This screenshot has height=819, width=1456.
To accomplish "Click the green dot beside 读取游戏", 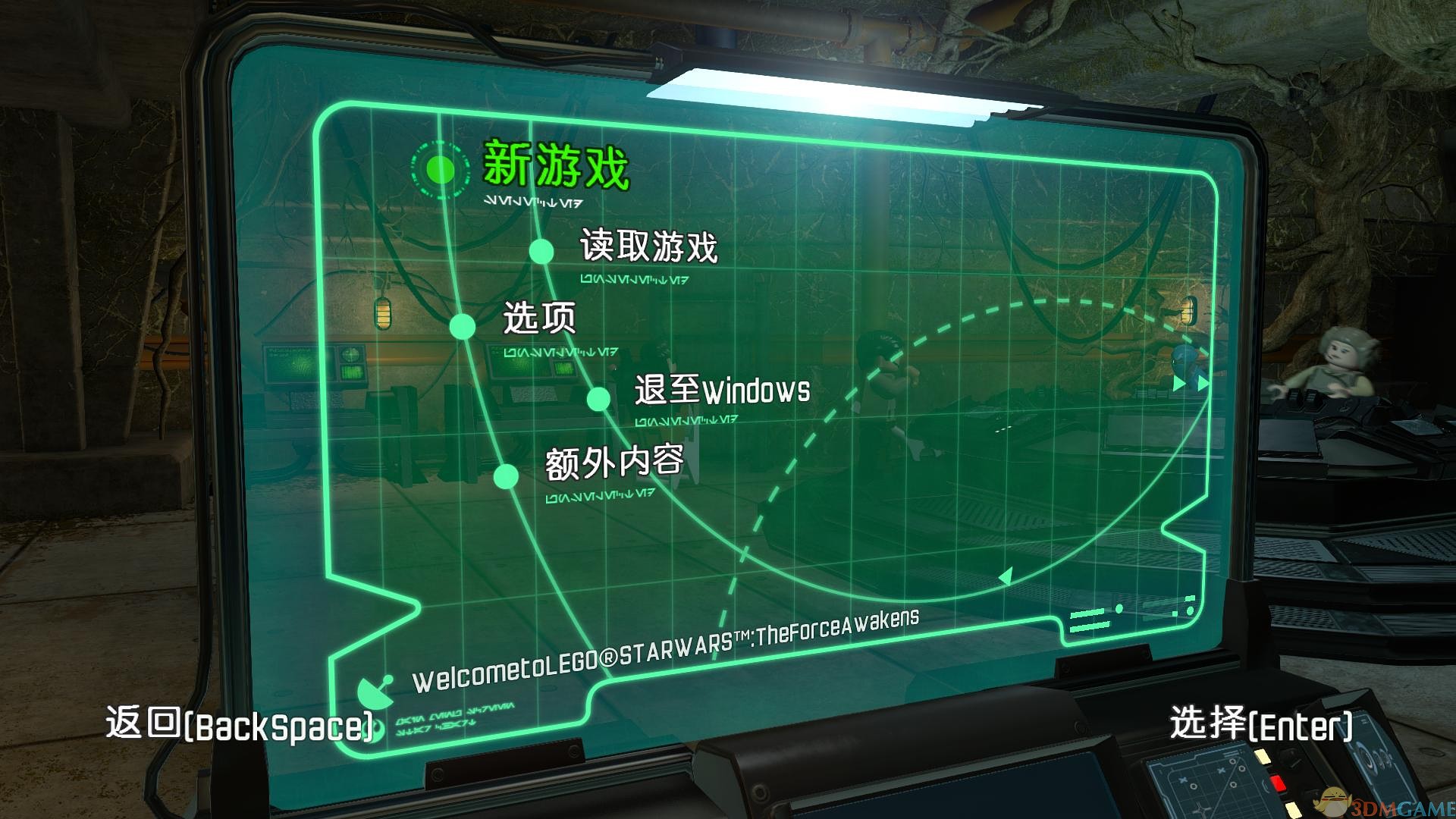I will 540,249.
